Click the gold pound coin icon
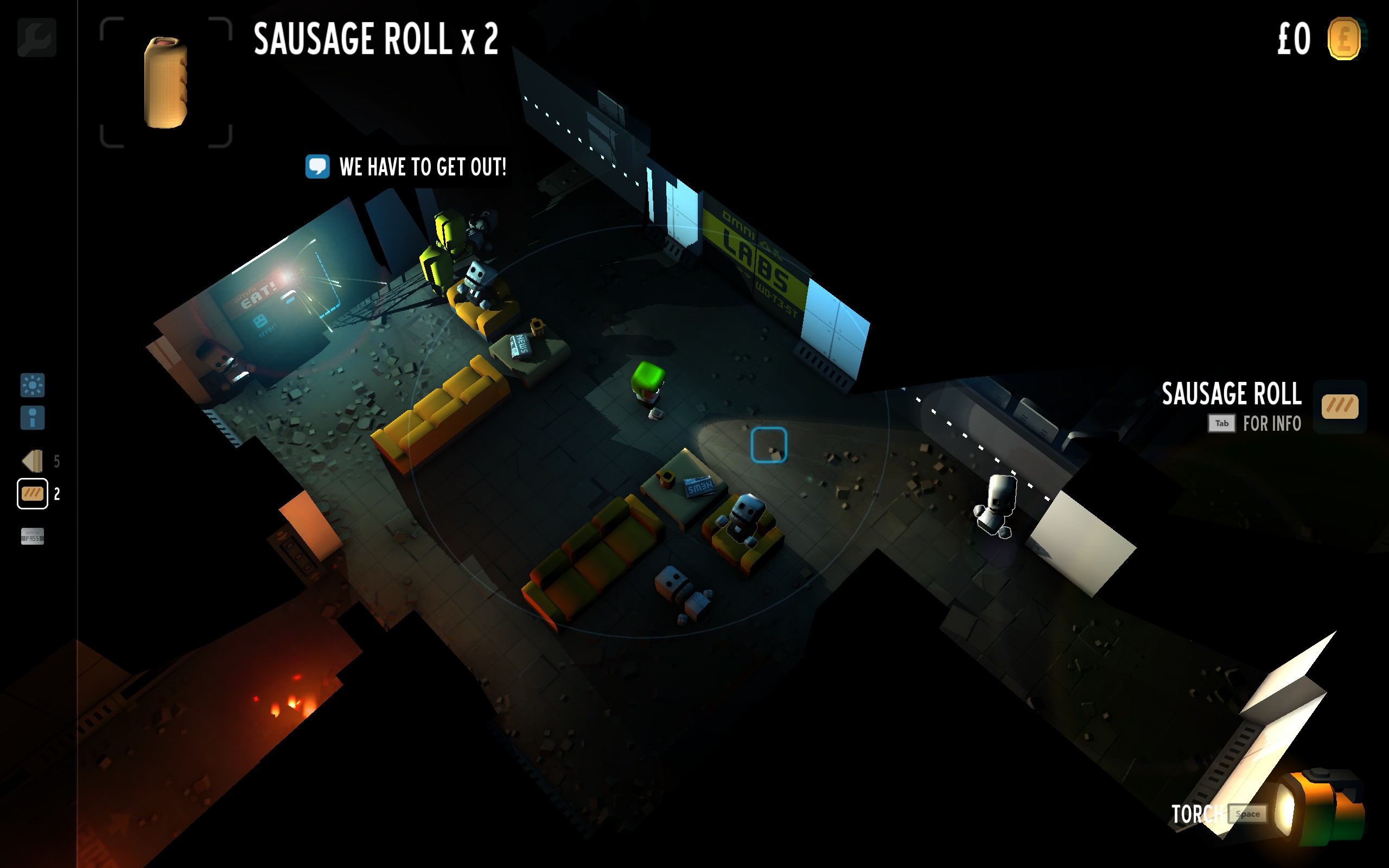 coord(1343,39)
